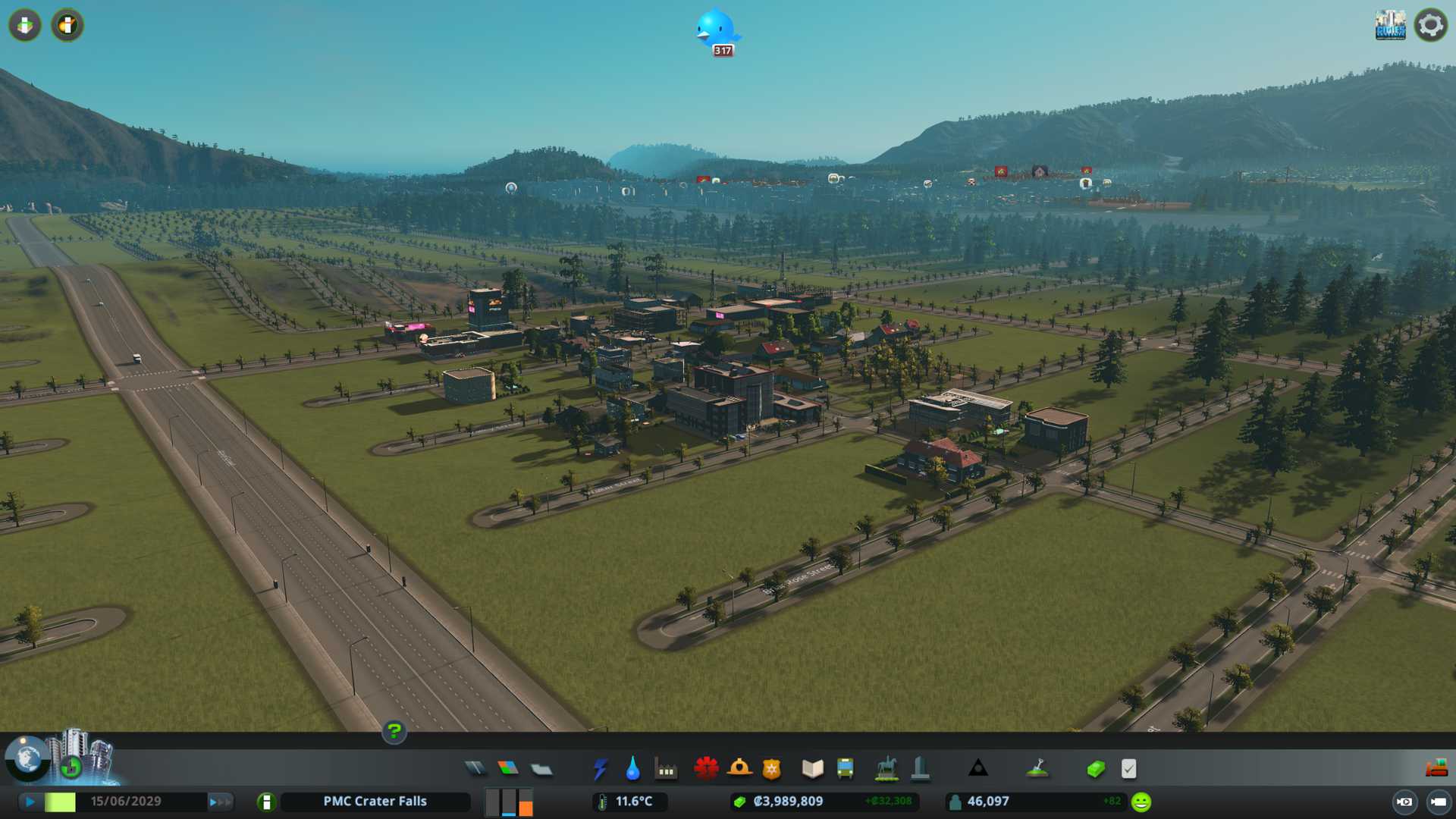Open the Economy green money panel
Screen dimensions: 1456x819
(x=1096, y=769)
